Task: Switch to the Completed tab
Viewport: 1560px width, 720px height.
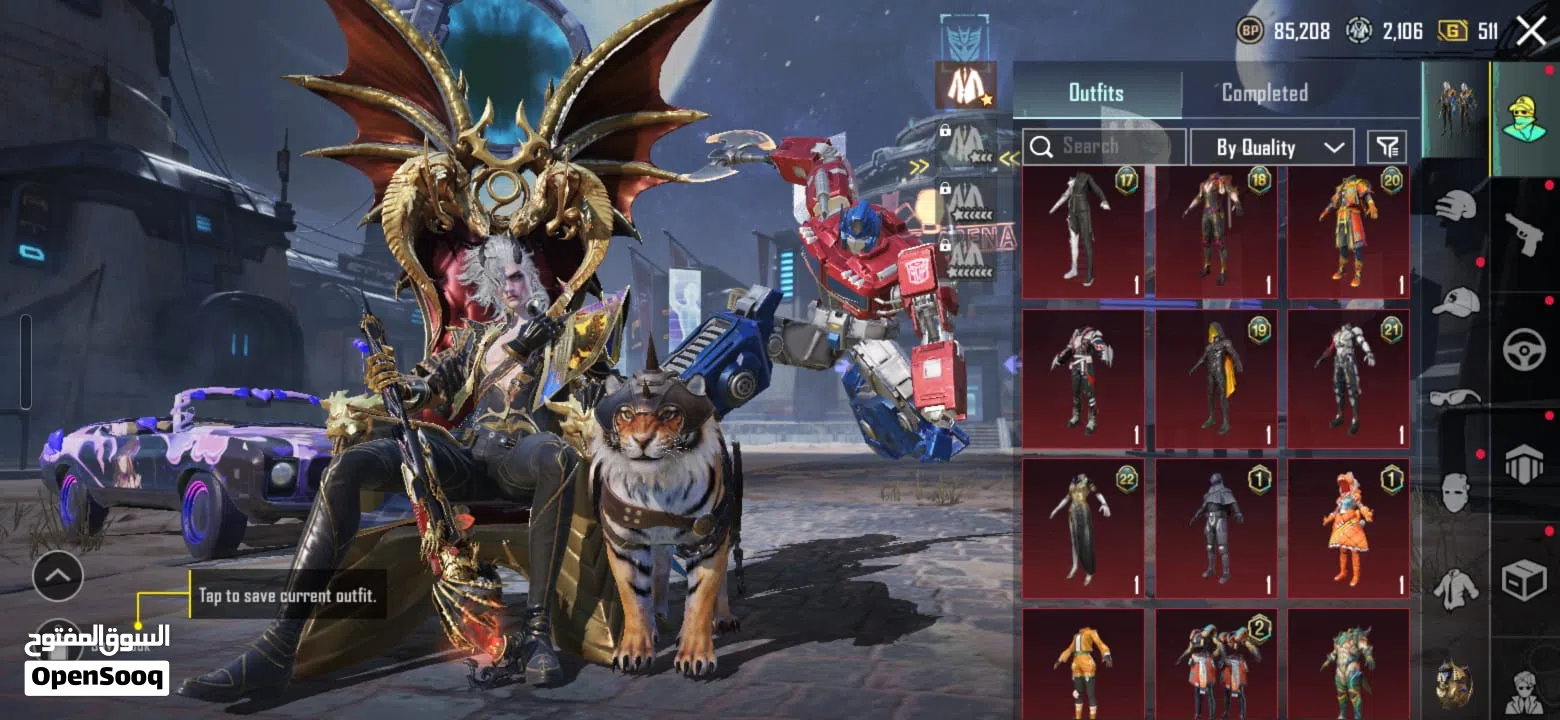Action: [x=1264, y=93]
